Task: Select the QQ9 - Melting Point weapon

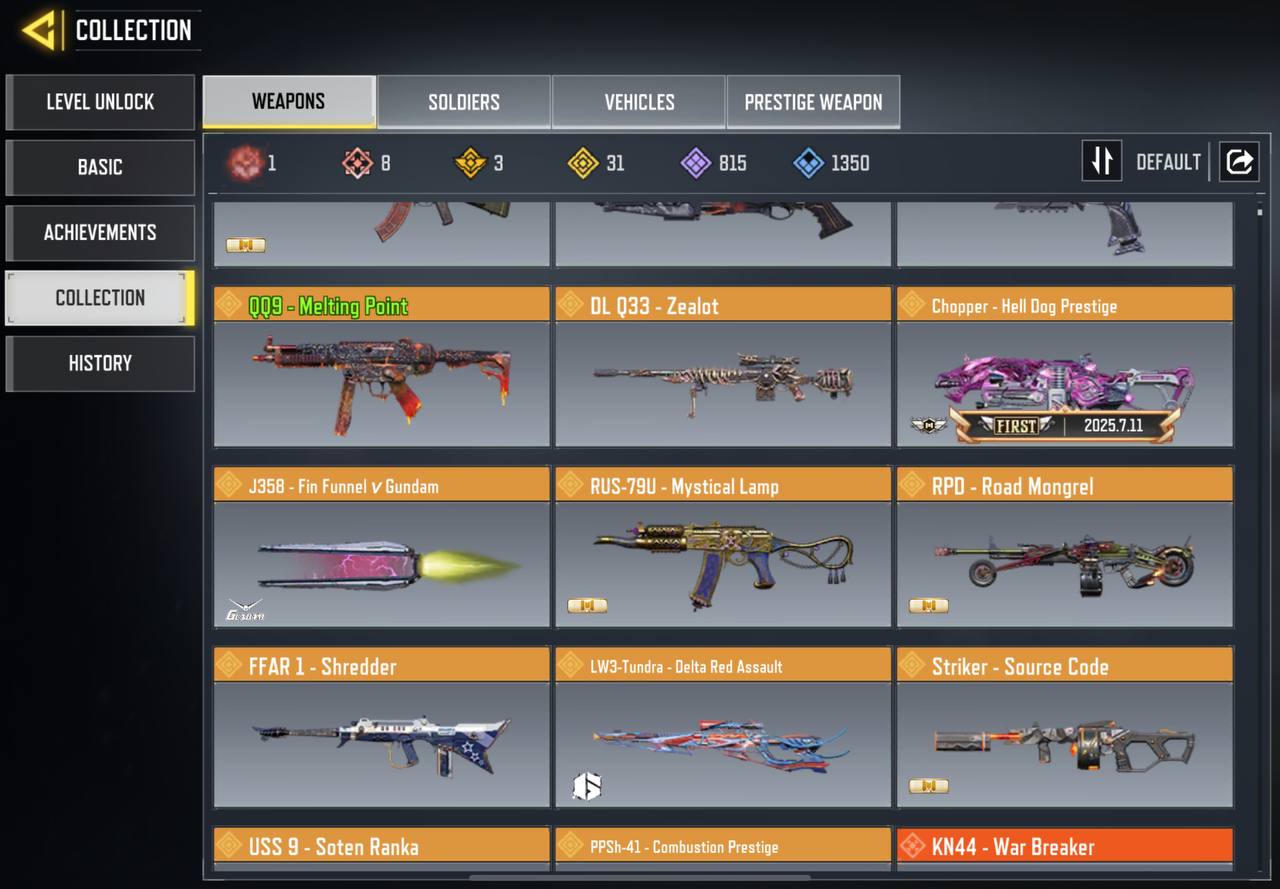Action: [x=381, y=367]
